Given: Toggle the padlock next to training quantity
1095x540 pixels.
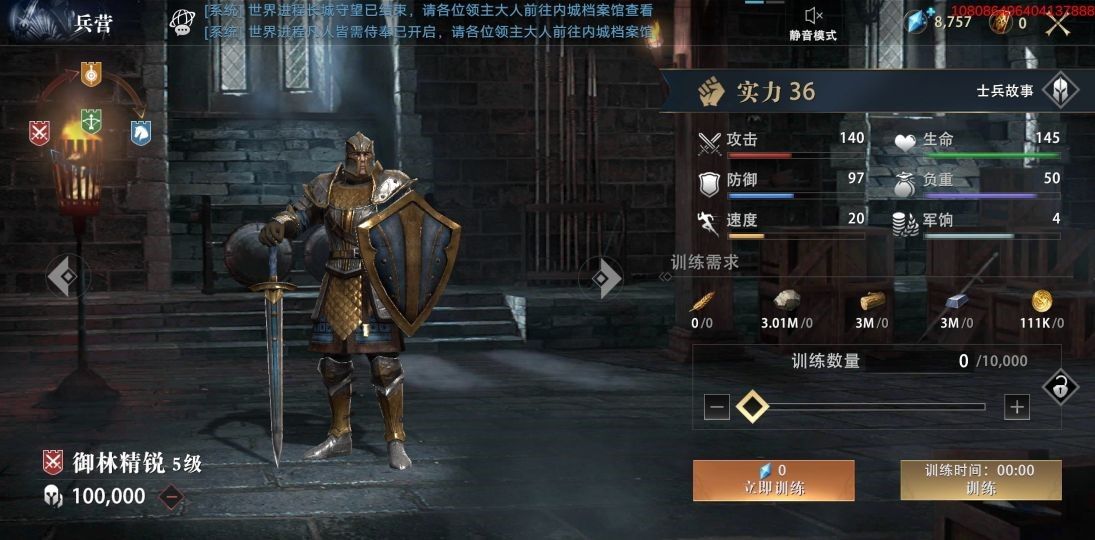Looking at the screenshot, I should (1060, 386).
